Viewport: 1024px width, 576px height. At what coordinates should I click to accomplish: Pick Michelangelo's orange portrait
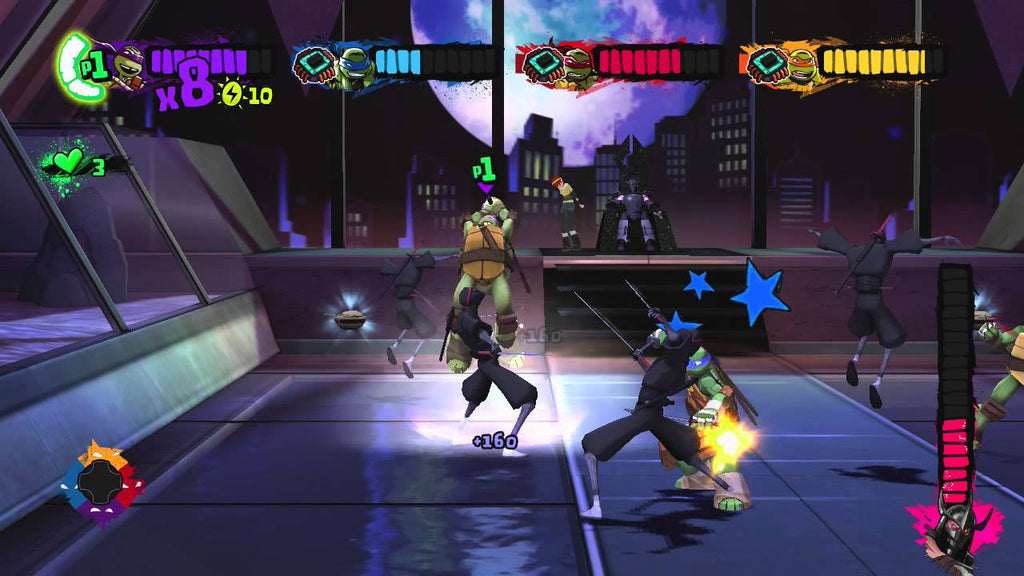[x=800, y=64]
